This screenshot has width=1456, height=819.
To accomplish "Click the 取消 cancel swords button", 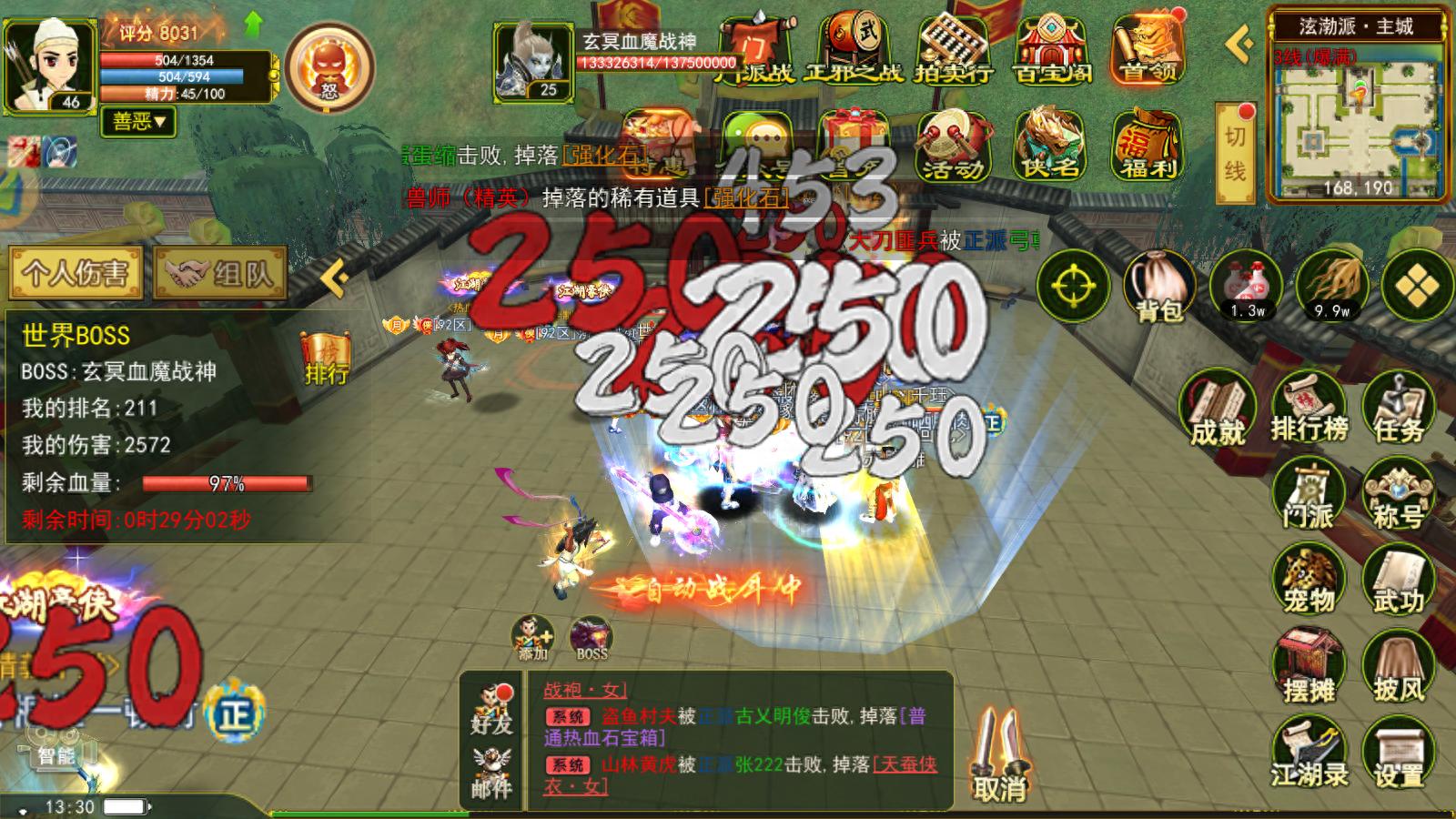I will [x=999, y=757].
